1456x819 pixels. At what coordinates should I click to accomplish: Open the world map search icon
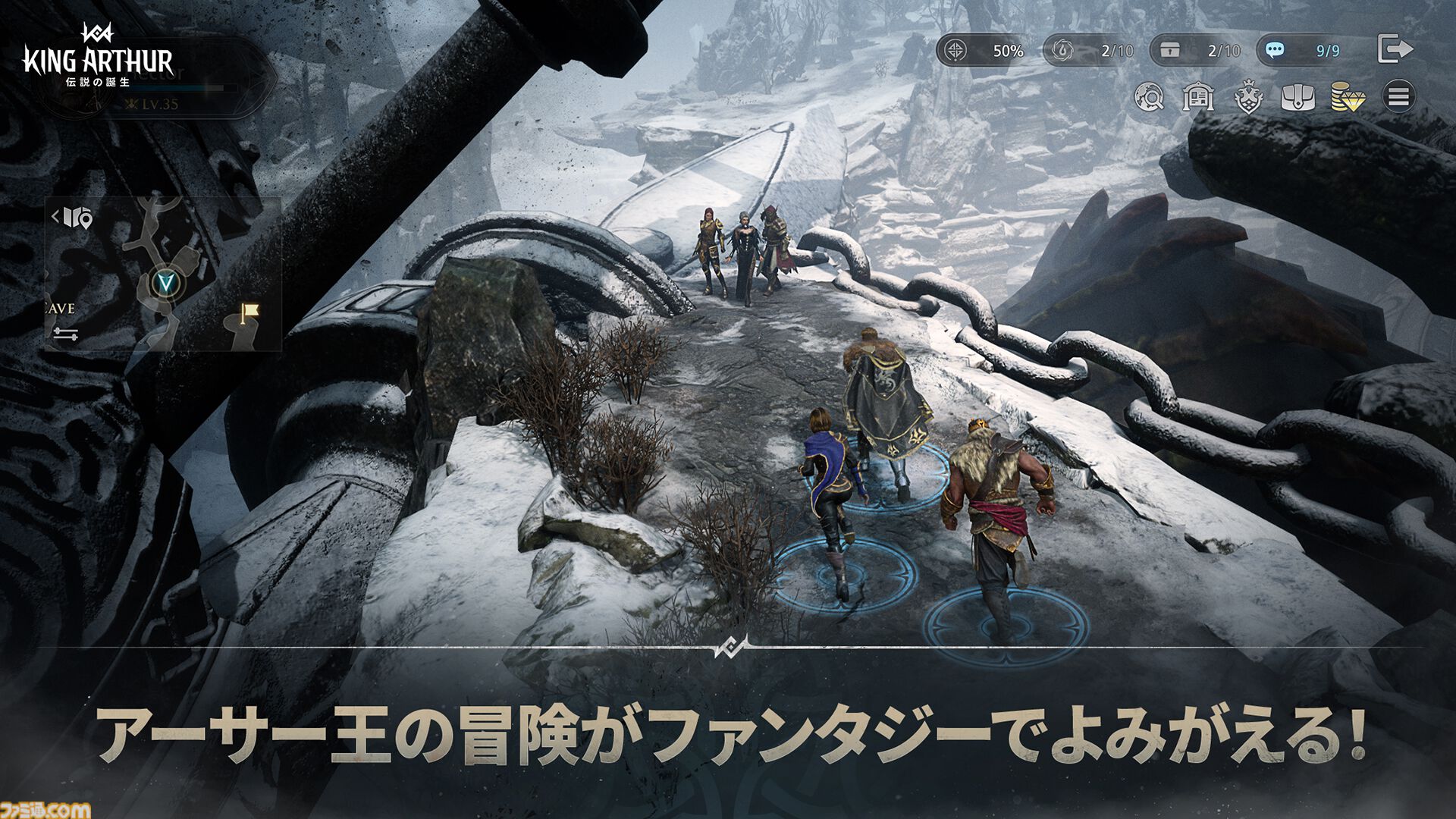pos(1150,98)
